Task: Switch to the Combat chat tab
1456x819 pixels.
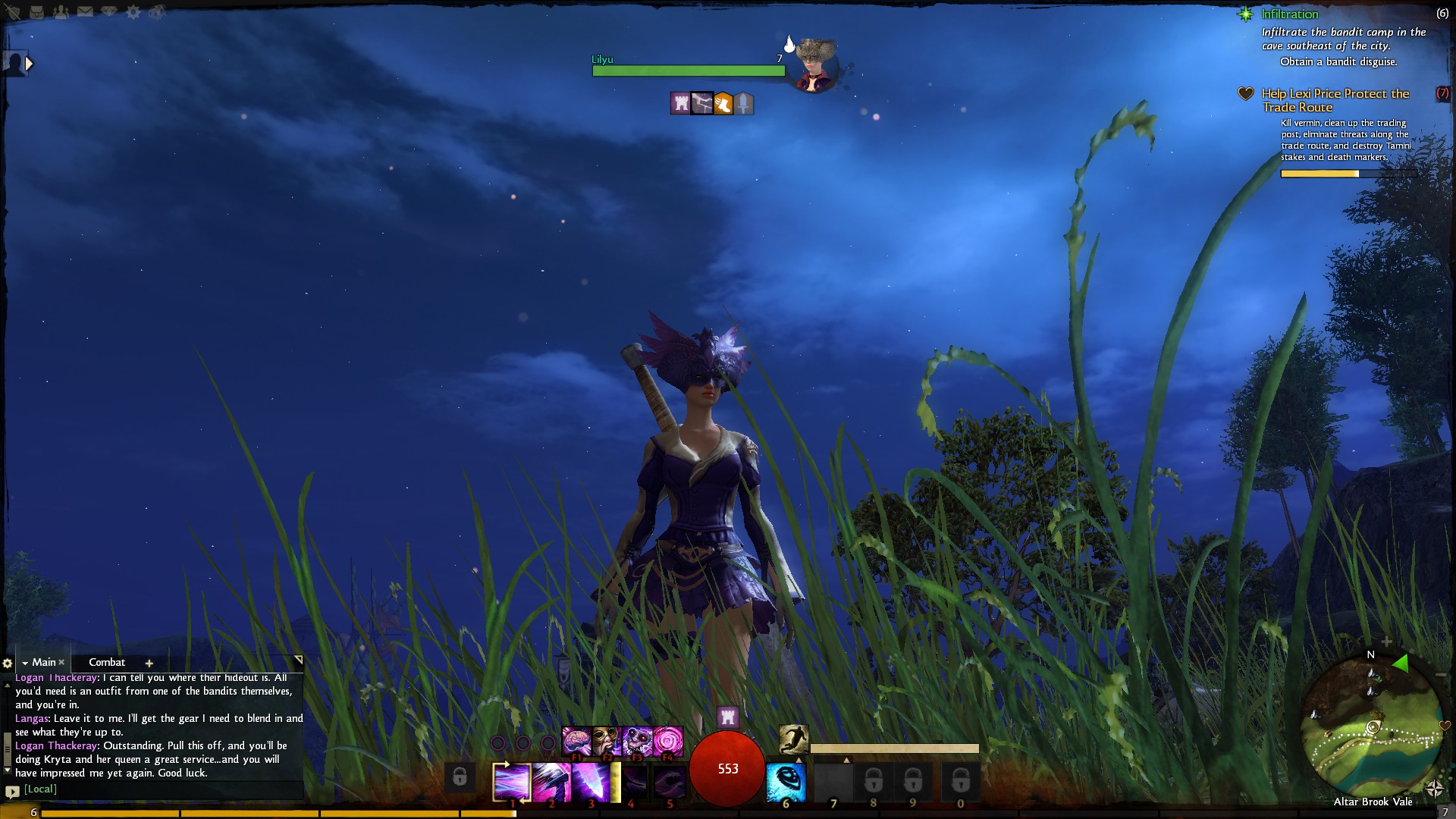Action: 107,662
